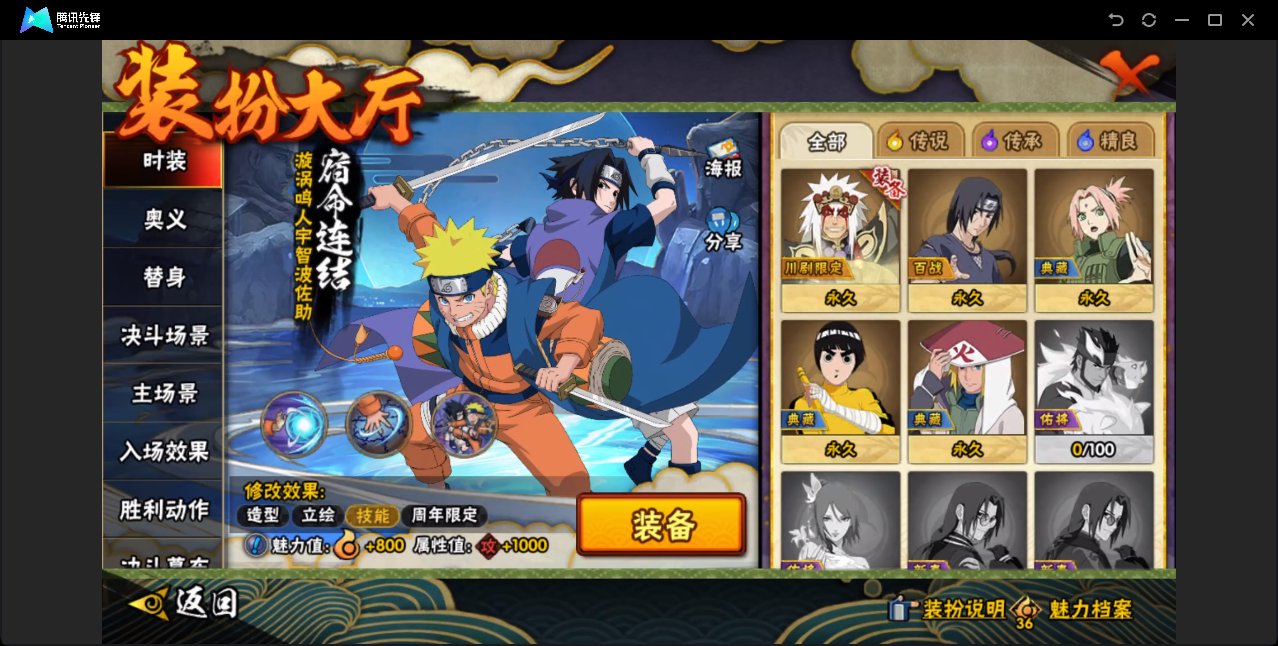Choose the pink-haired Sakura 典藏 costume
Screen dimensions: 1278x646
1094,240
